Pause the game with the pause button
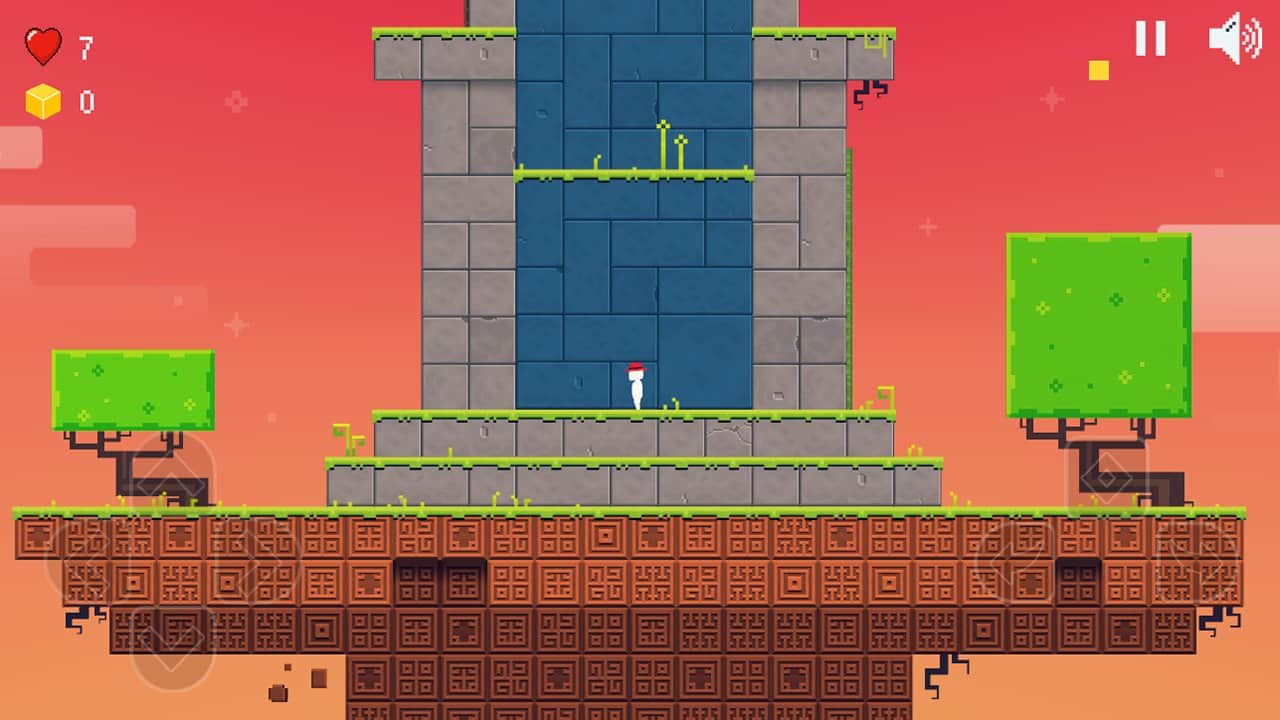This screenshot has height=720, width=1280. 1150,38
